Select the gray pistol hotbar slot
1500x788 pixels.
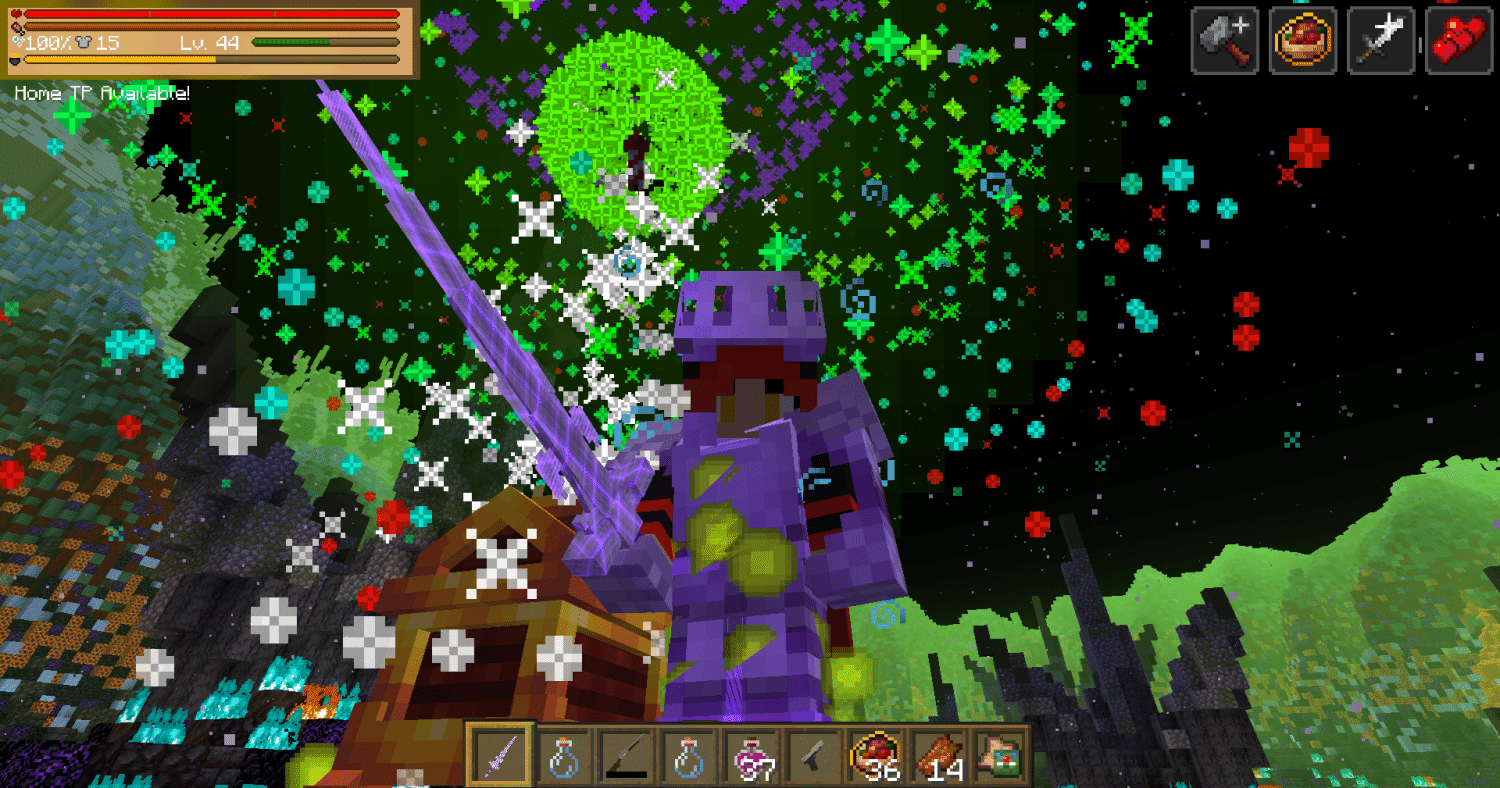coord(813,755)
